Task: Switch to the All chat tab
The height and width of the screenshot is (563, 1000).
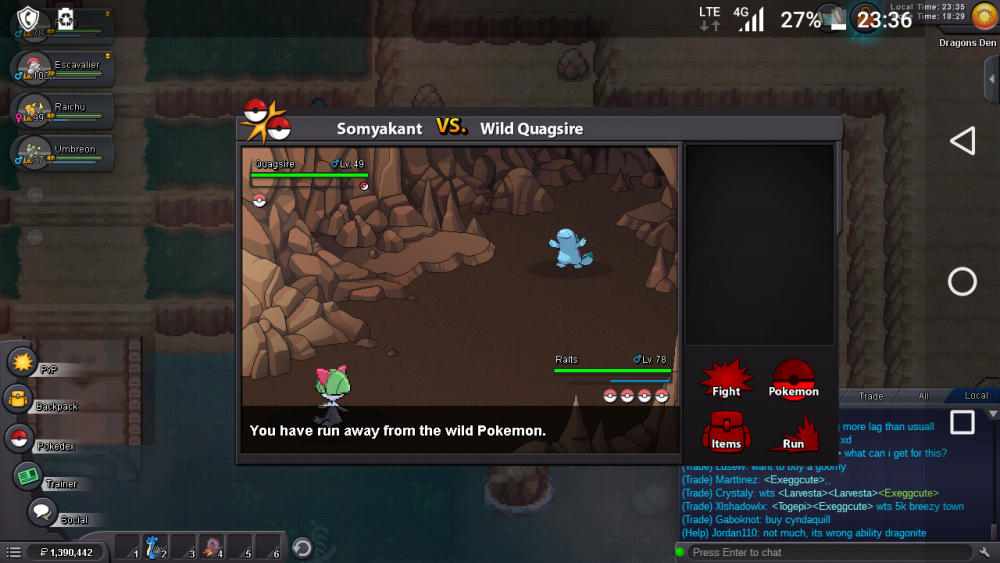Action: pyautogui.click(x=923, y=396)
